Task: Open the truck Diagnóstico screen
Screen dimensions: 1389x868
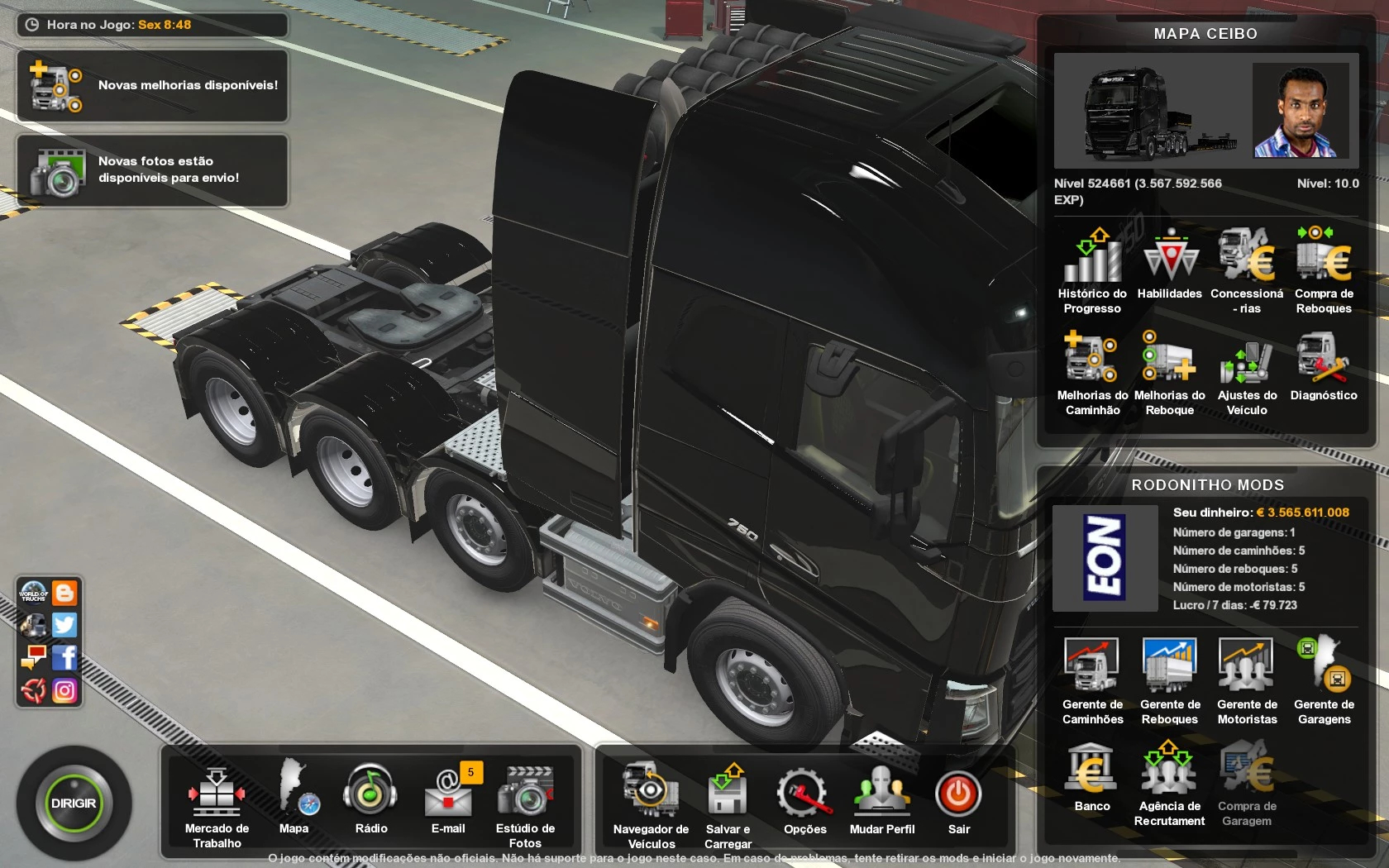Action: pyautogui.click(x=1324, y=366)
